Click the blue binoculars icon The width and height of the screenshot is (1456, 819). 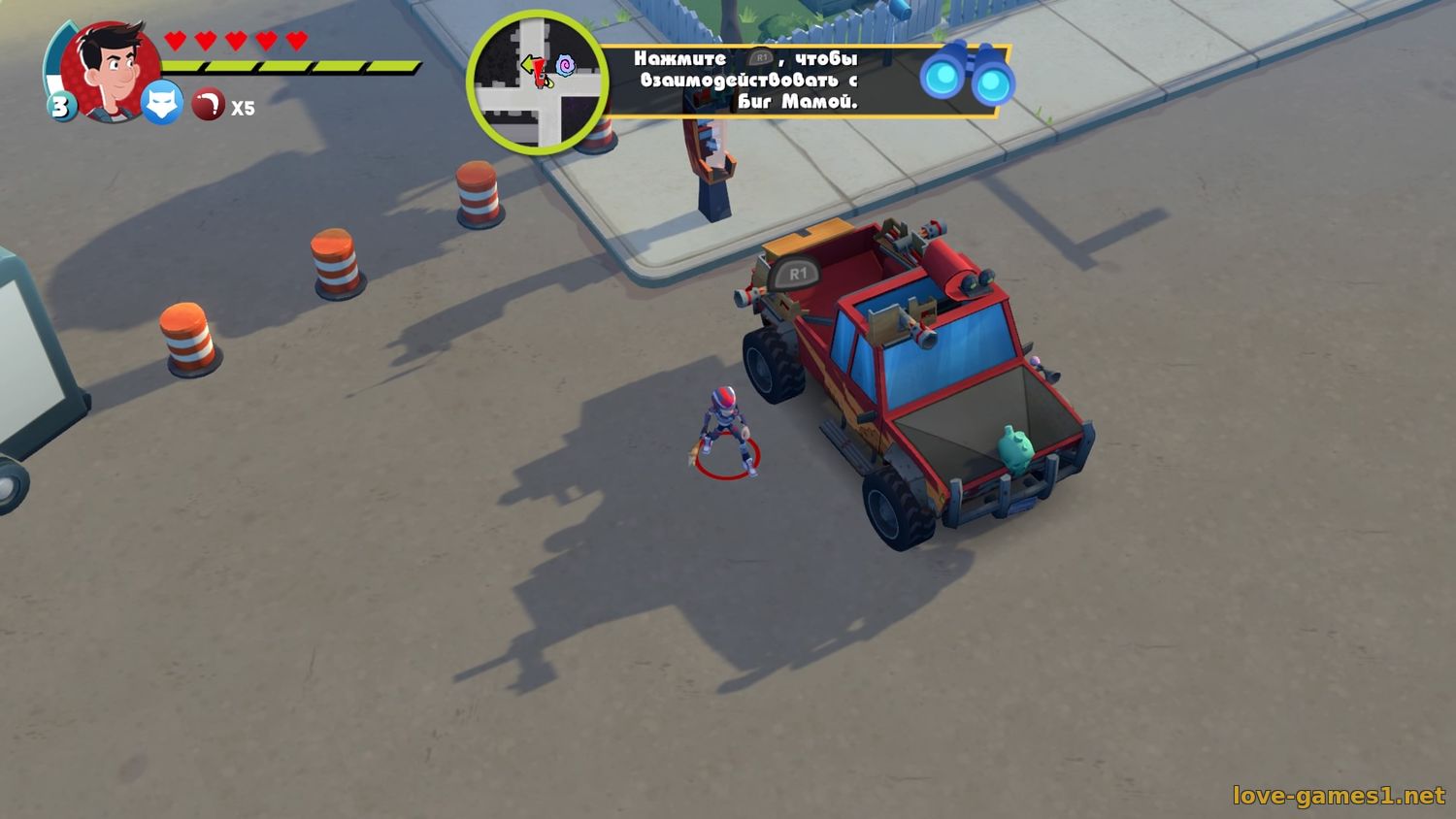[x=967, y=76]
